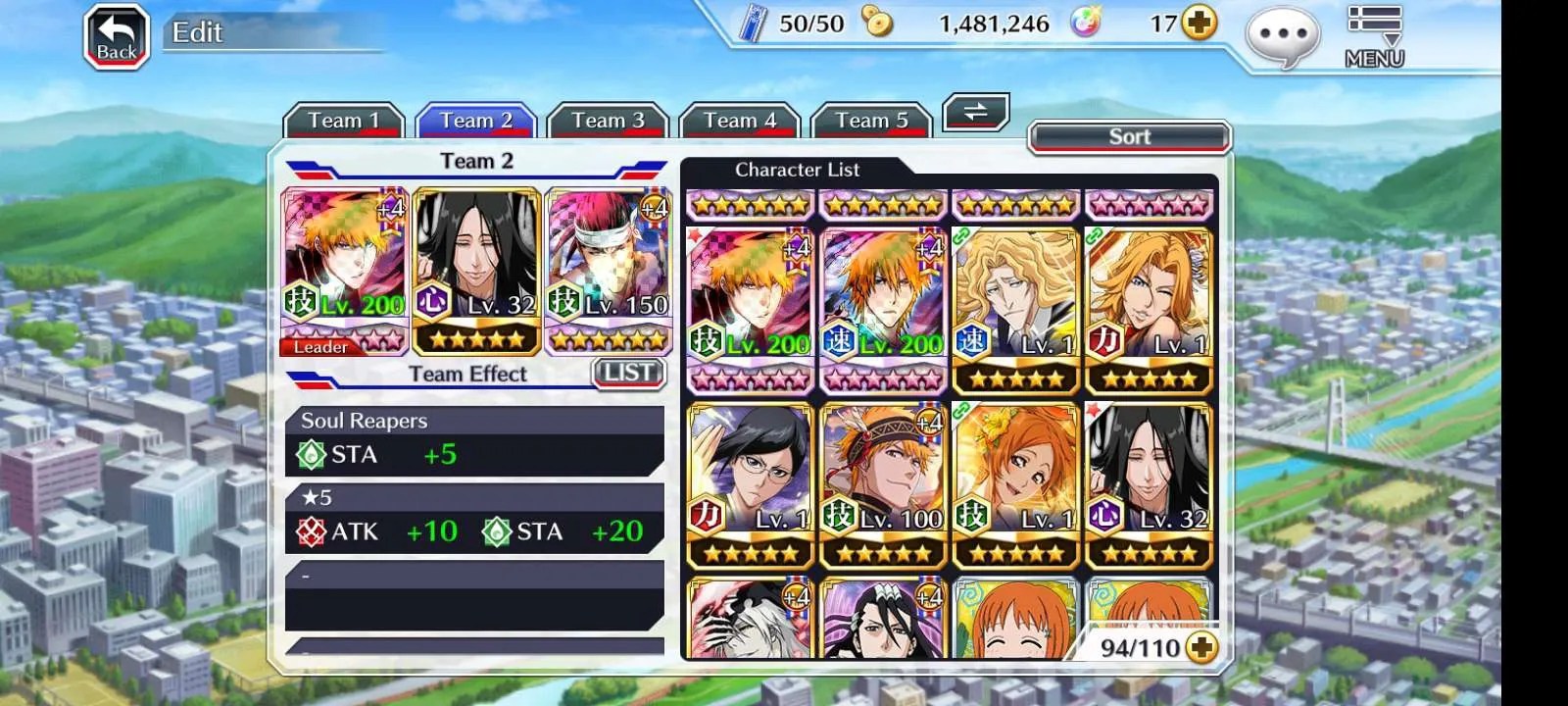This screenshot has height=706, width=1568.
Task: Select the Leader character slot in Team 2
Action: pyautogui.click(x=345, y=270)
